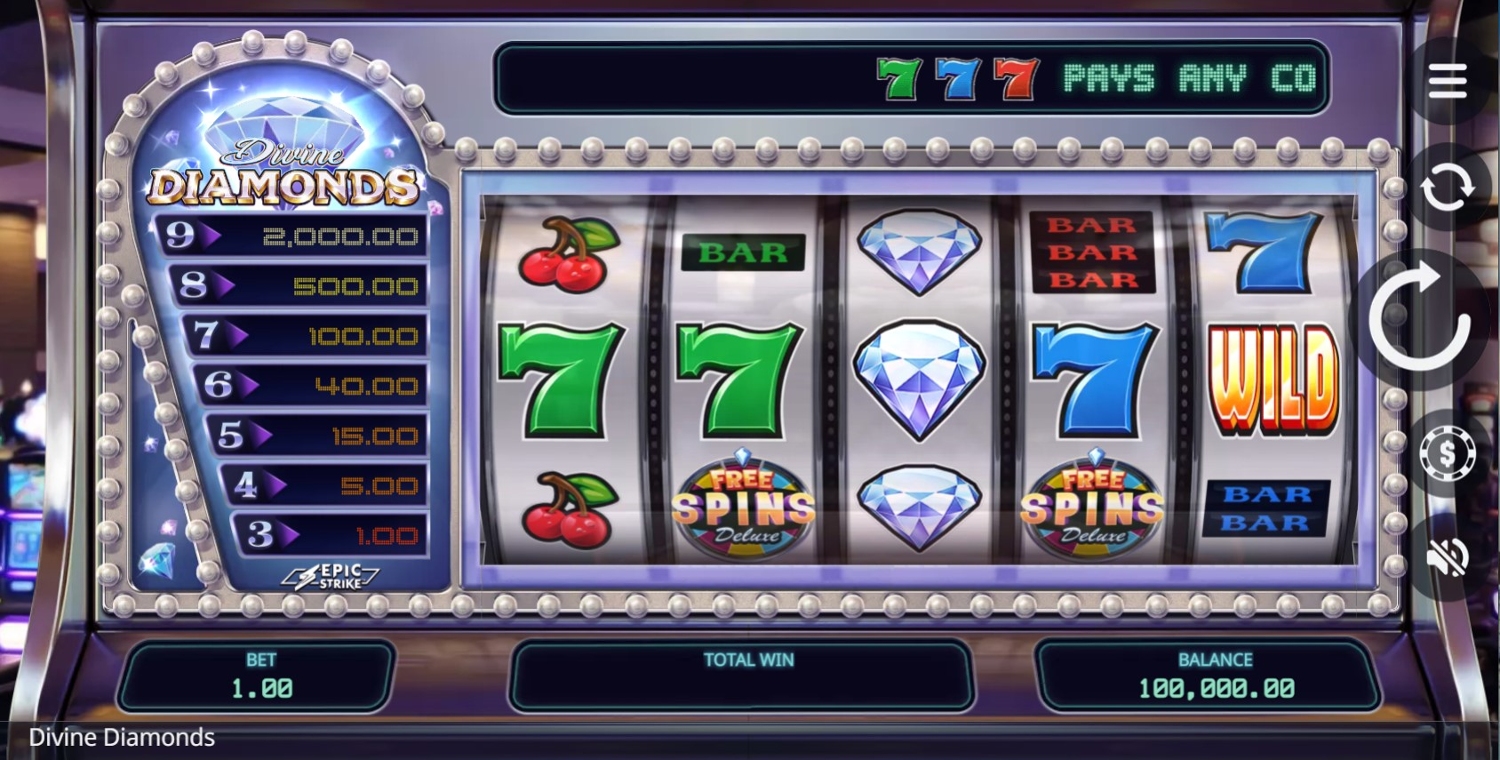1500x760 pixels.
Task: Spin the reels with the large arrow
Action: click(x=1421, y=319)
